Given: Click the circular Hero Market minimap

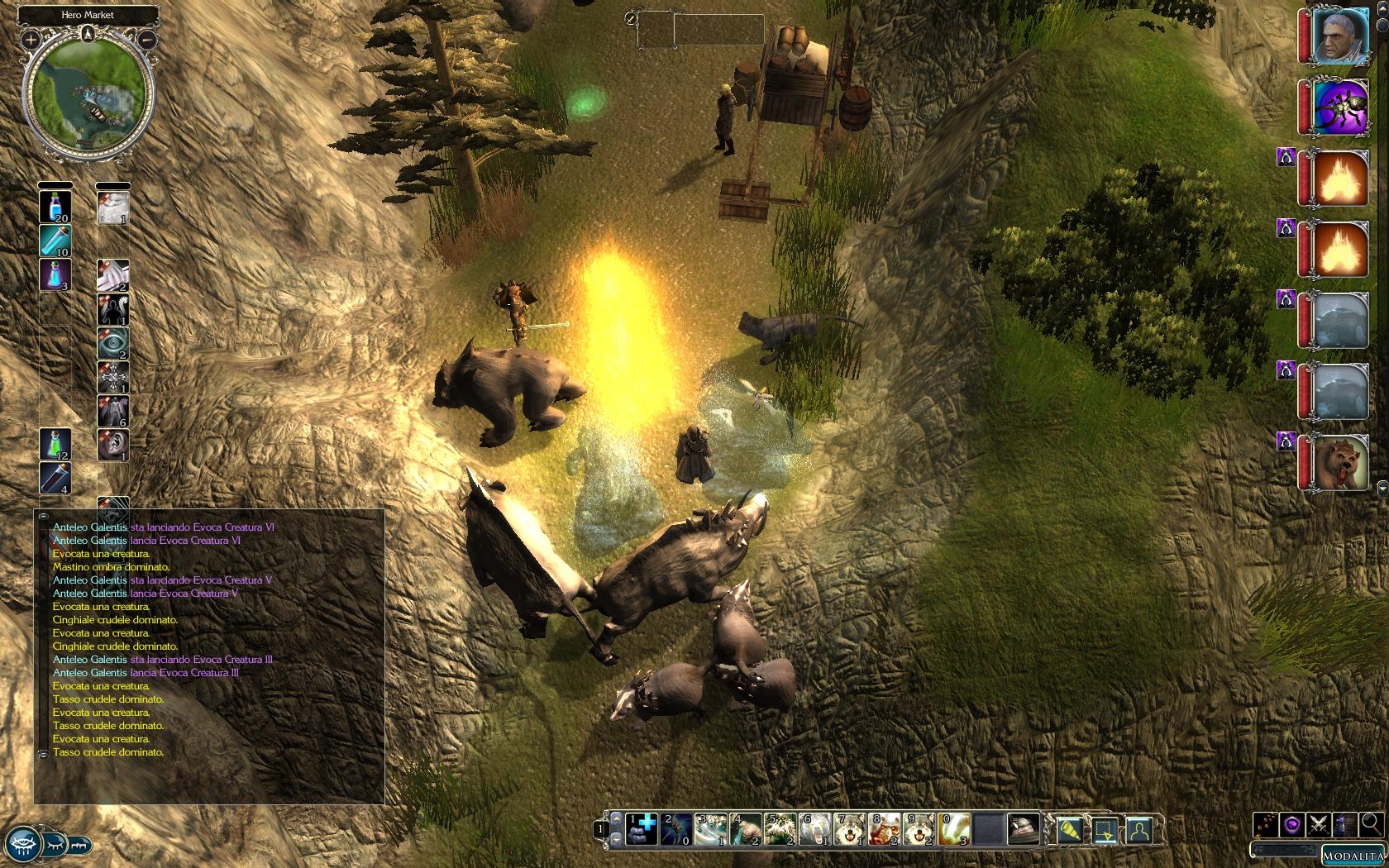Looking at the screenshot, I should [88, 95].
